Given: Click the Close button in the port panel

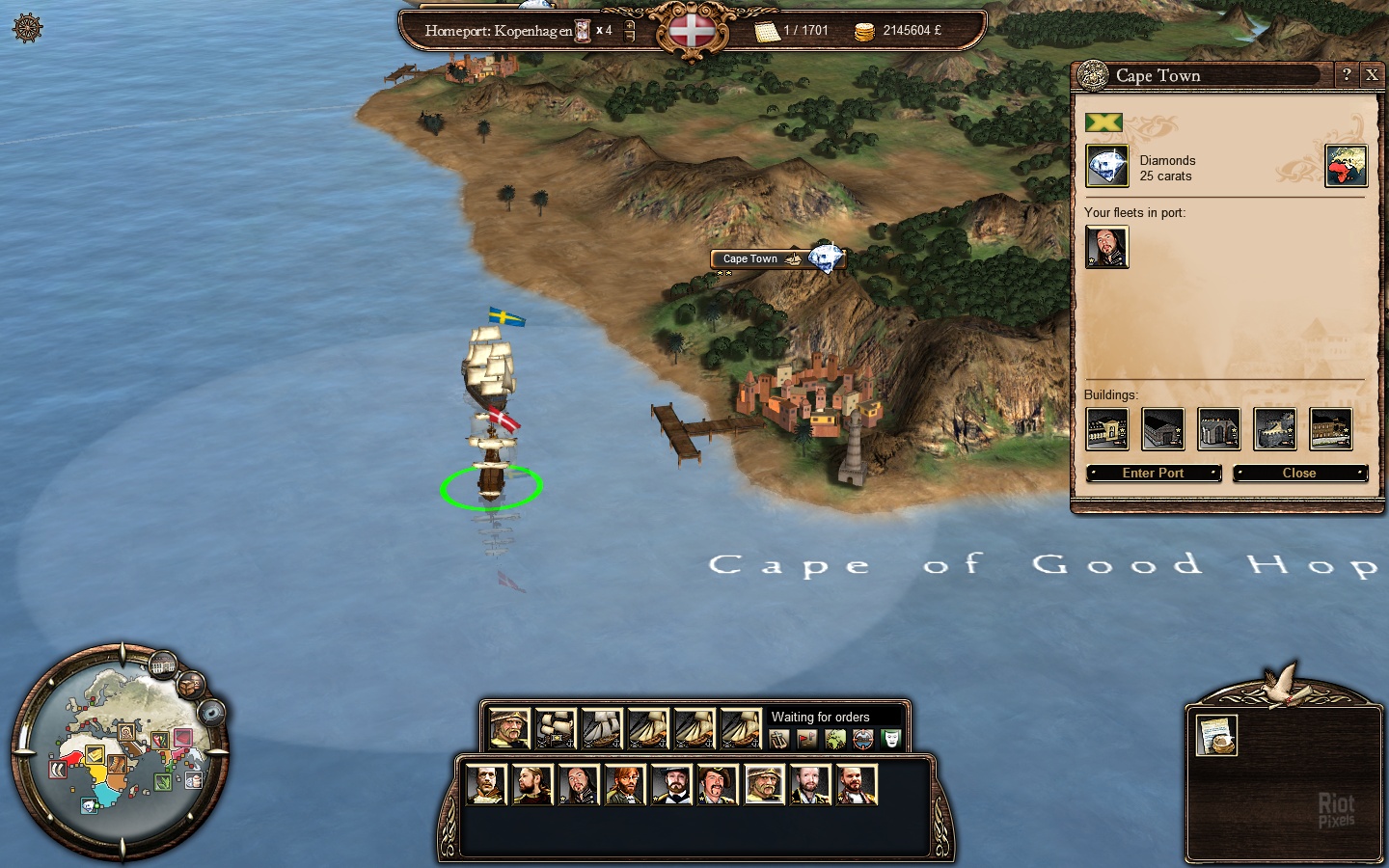Looking at the screenshot, I should tap(1298, 473).
